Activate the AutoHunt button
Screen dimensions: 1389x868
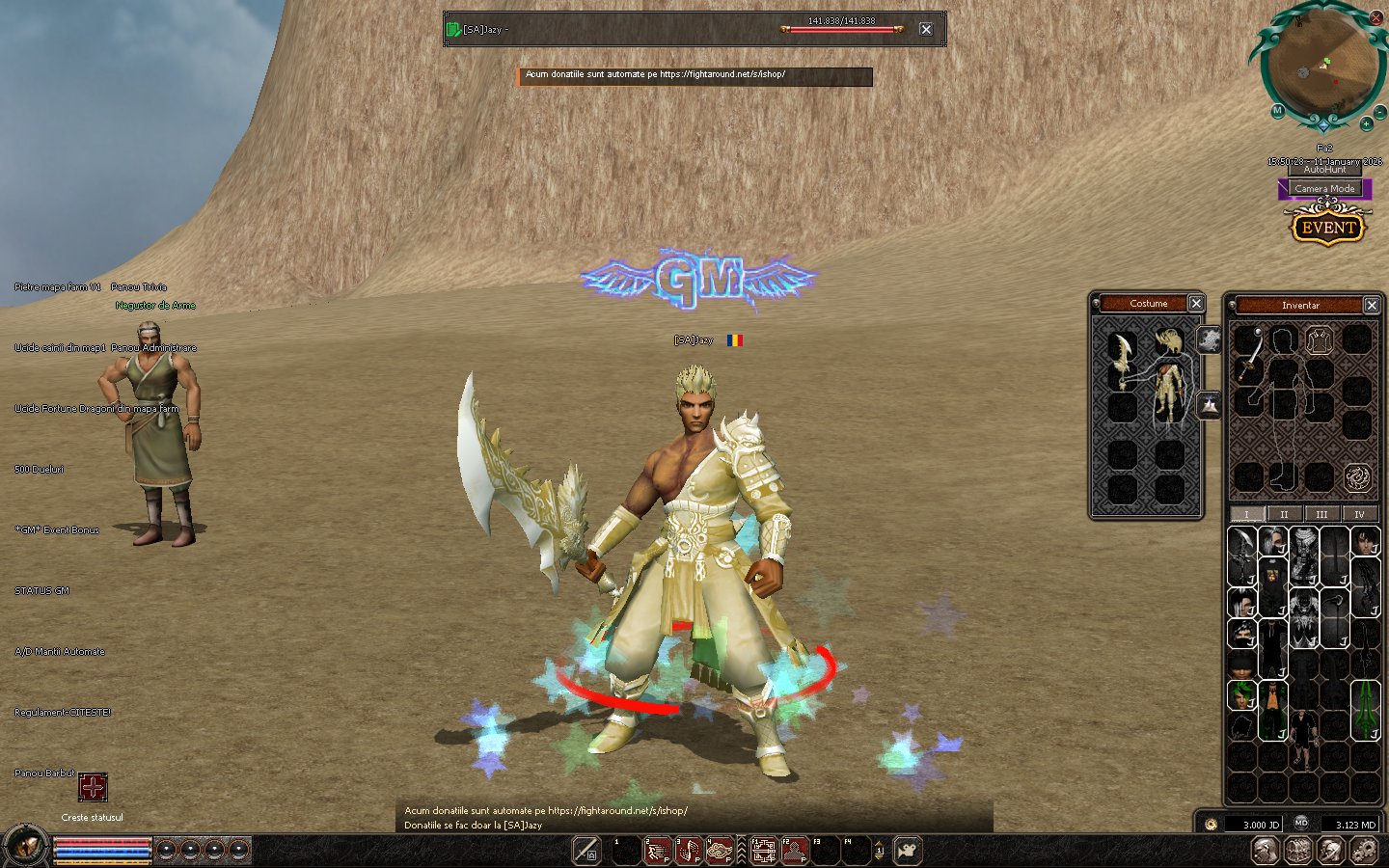coord(1324,170)
